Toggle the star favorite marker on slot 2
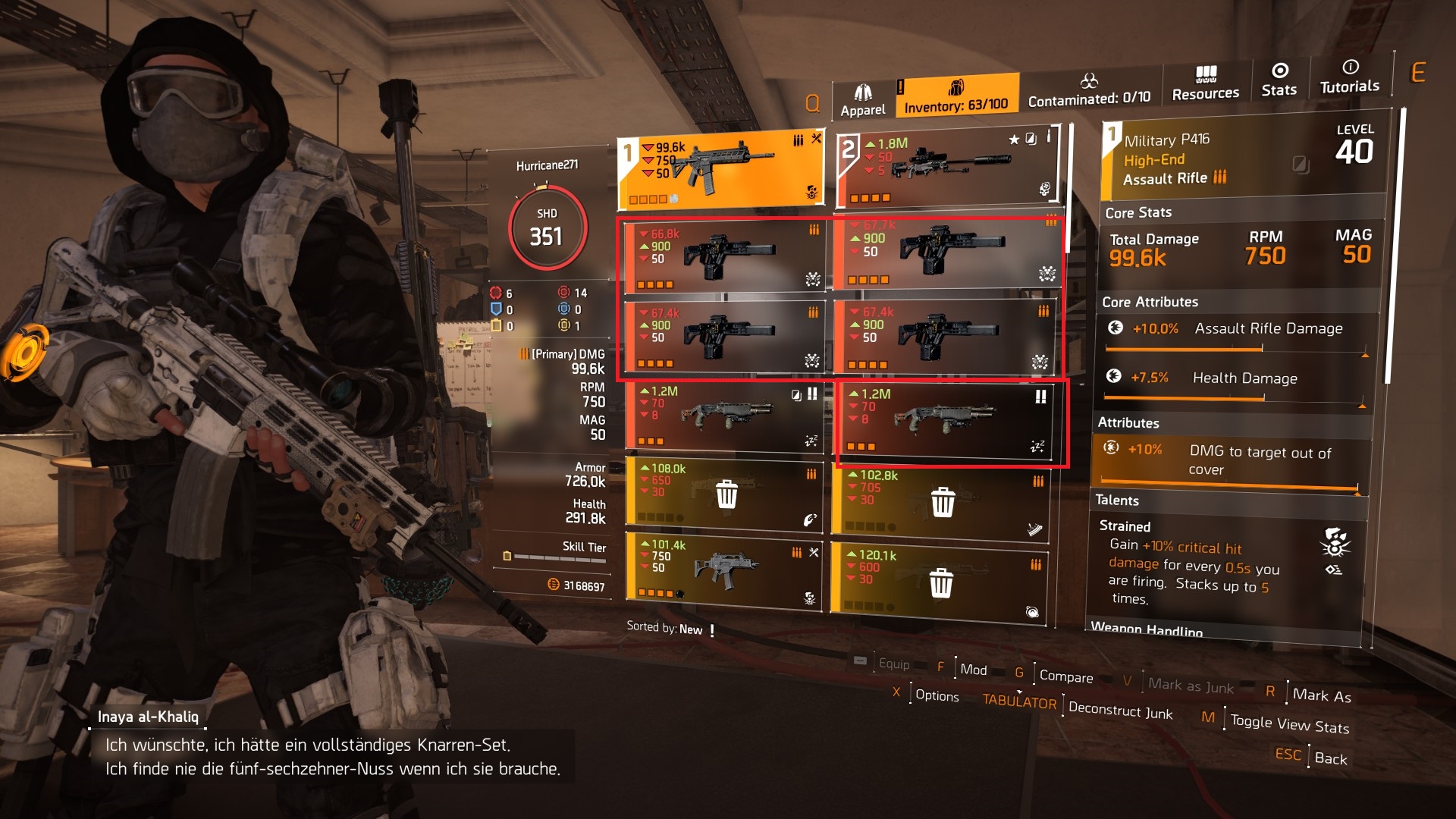This screenshot has height=819, width=1456. [1014, 138]
